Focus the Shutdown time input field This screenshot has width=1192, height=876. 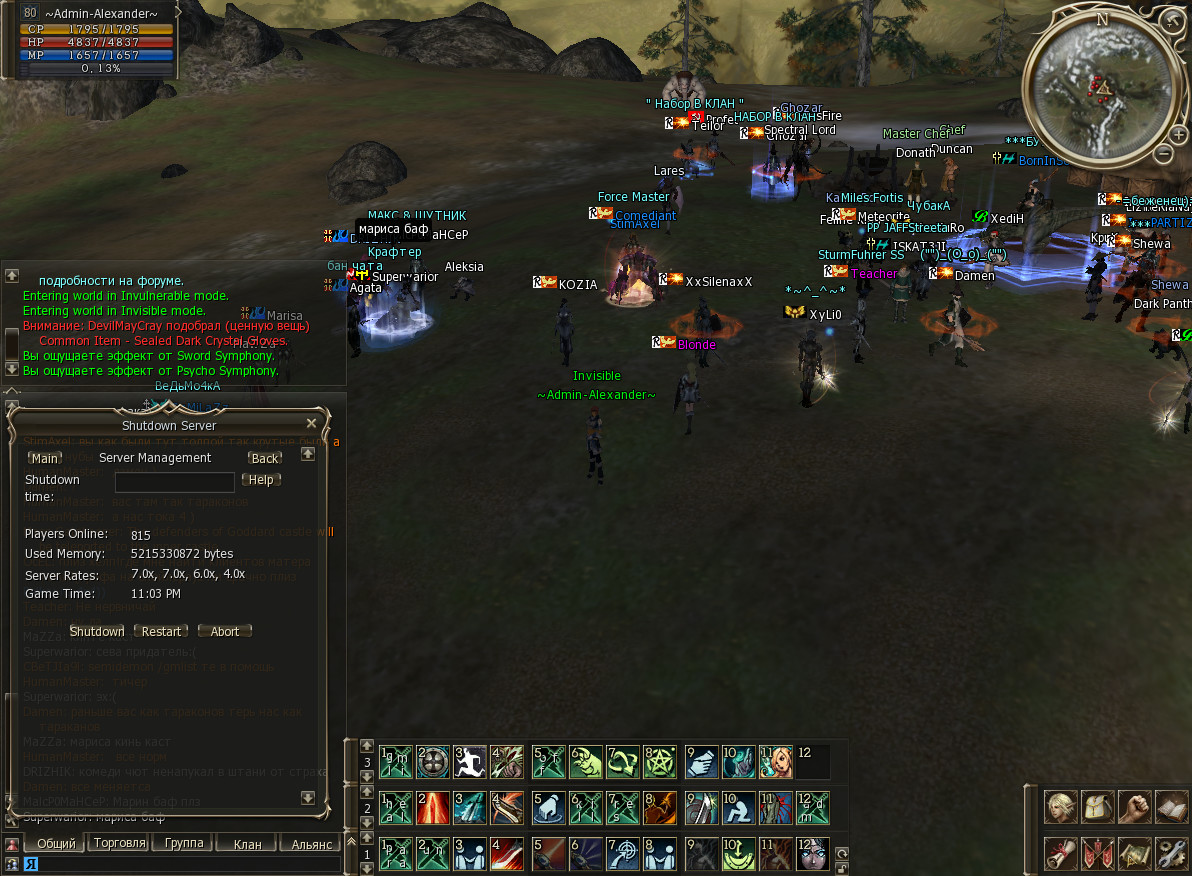[175, 482]
